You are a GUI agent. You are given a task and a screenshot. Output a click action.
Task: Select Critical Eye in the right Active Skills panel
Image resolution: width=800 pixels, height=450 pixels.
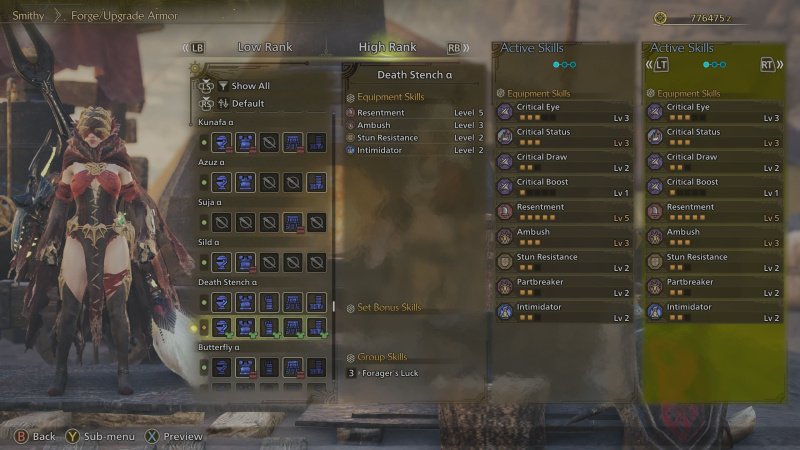[714, 112]
